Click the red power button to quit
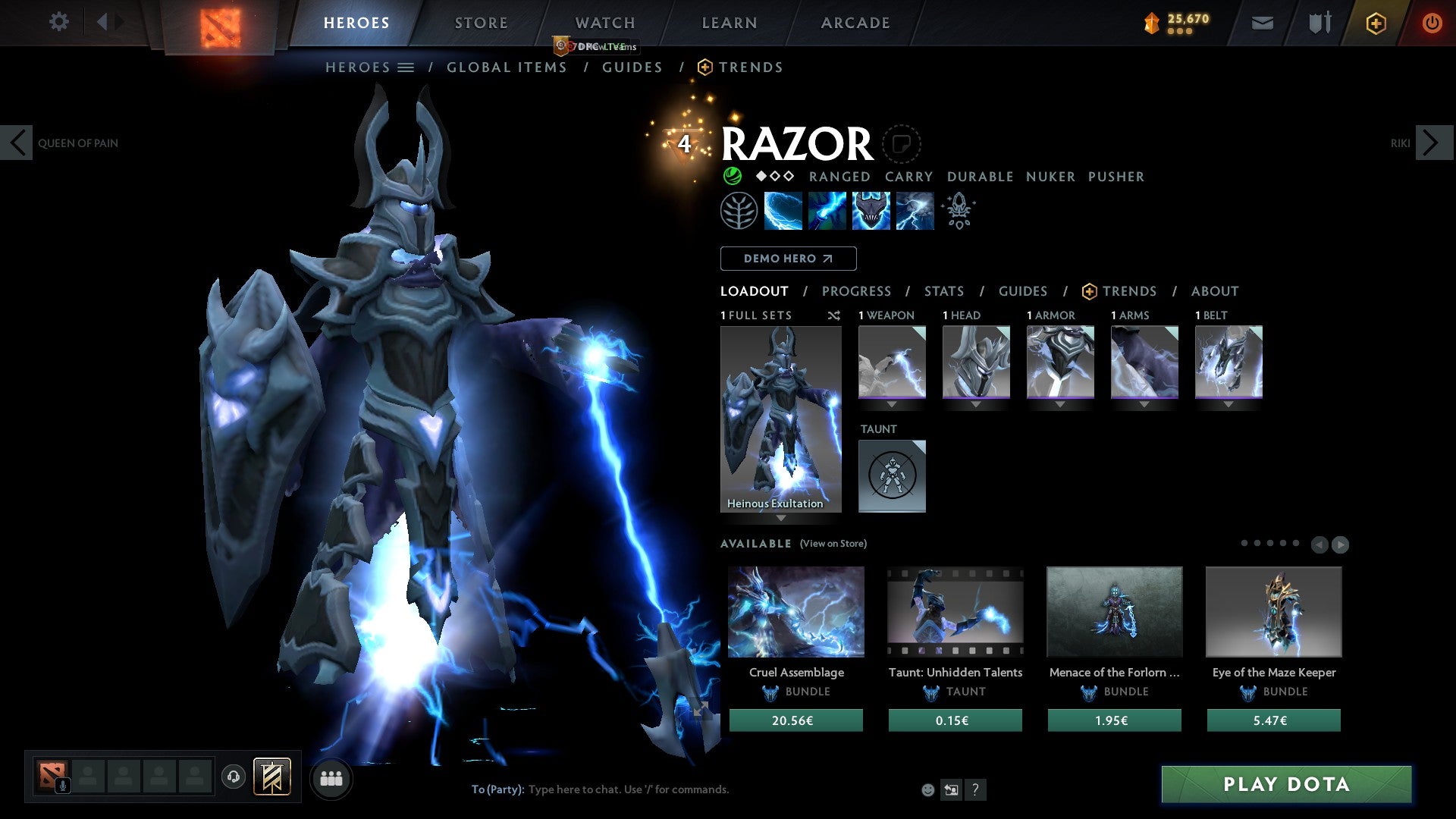The height and width of the screenshot is (819, 1456). 1432,23
